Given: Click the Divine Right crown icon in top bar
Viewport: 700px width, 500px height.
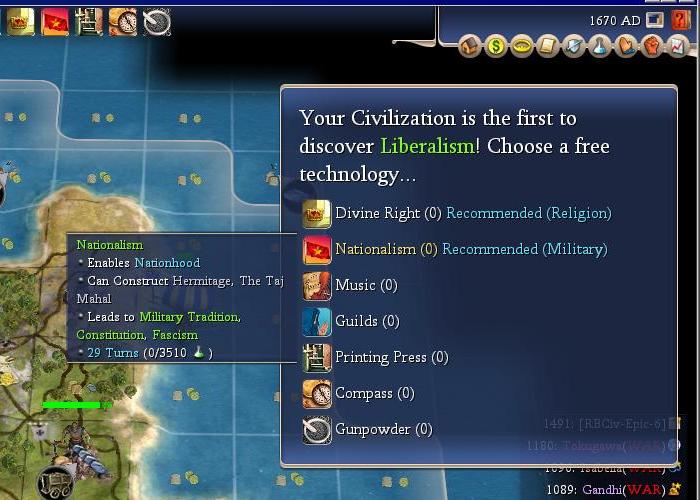Looking at the screenshot, I should tap(21, 21).
